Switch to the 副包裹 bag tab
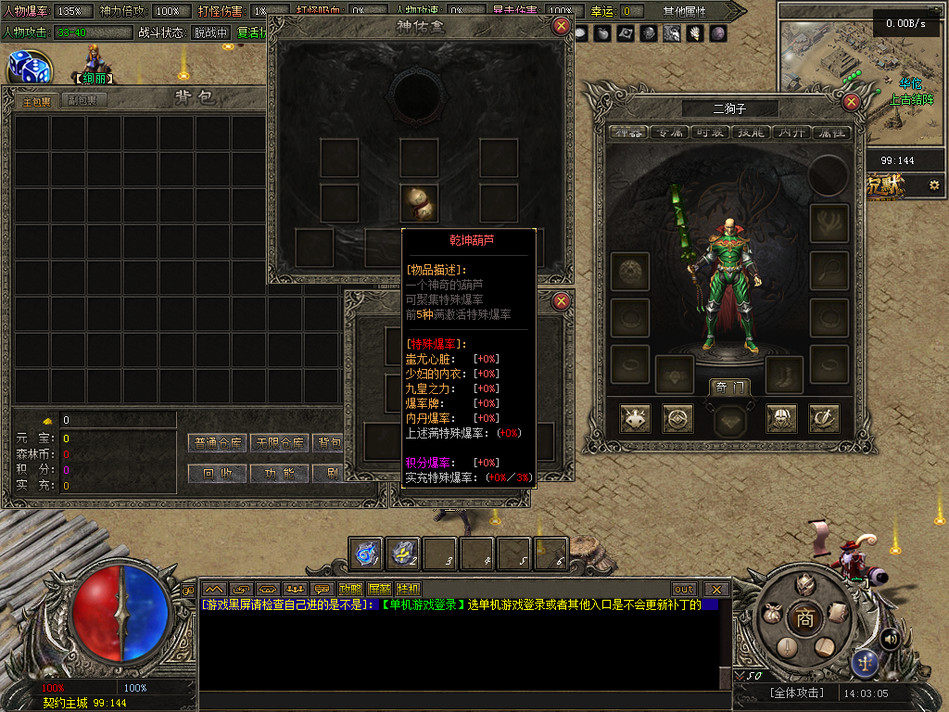The image size is (949, 712). click(82, 100)
